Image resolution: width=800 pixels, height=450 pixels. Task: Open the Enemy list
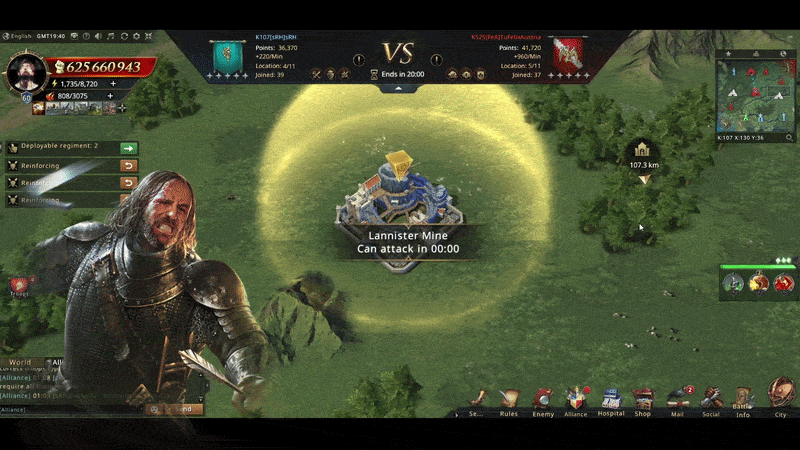point(543,398)
